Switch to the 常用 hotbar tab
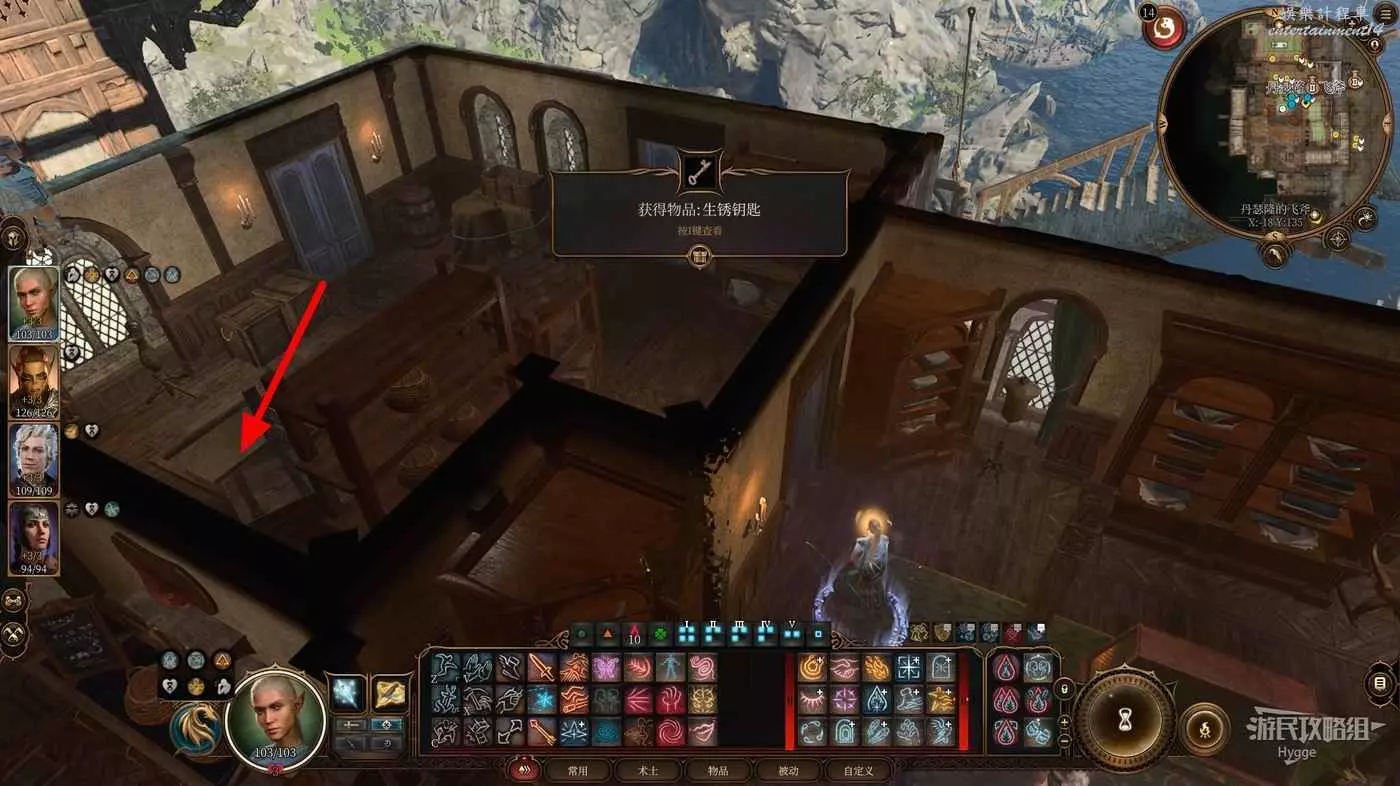The height and width of the screenshot is (786, 1400). pyautogui.click(x=576, y=771)
